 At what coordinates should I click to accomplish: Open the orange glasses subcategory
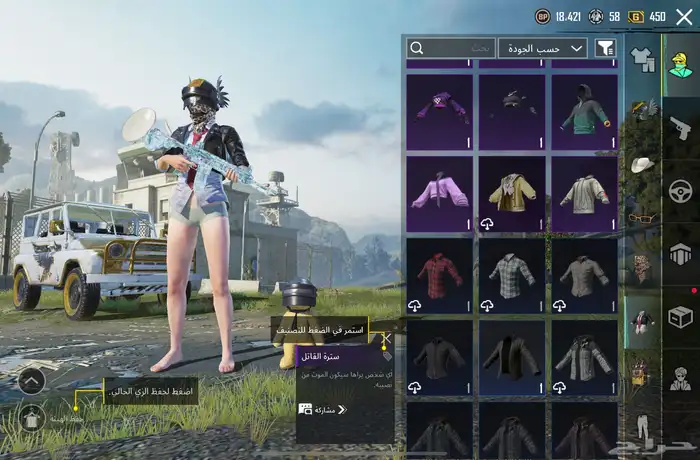641,216
